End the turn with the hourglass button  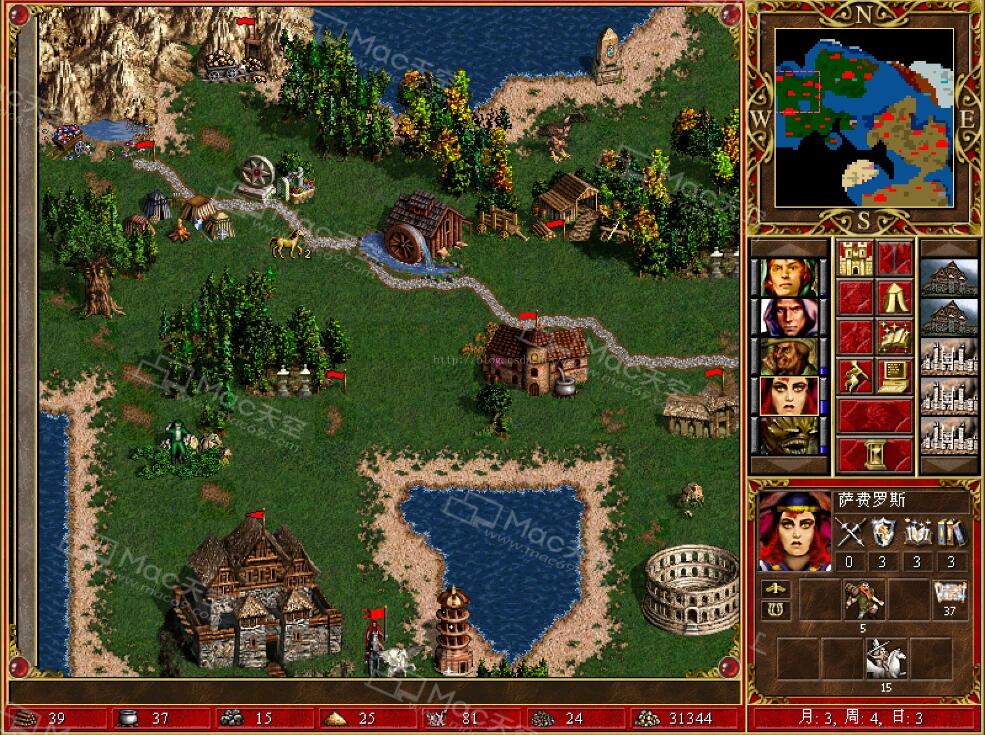tap(875, 455)
